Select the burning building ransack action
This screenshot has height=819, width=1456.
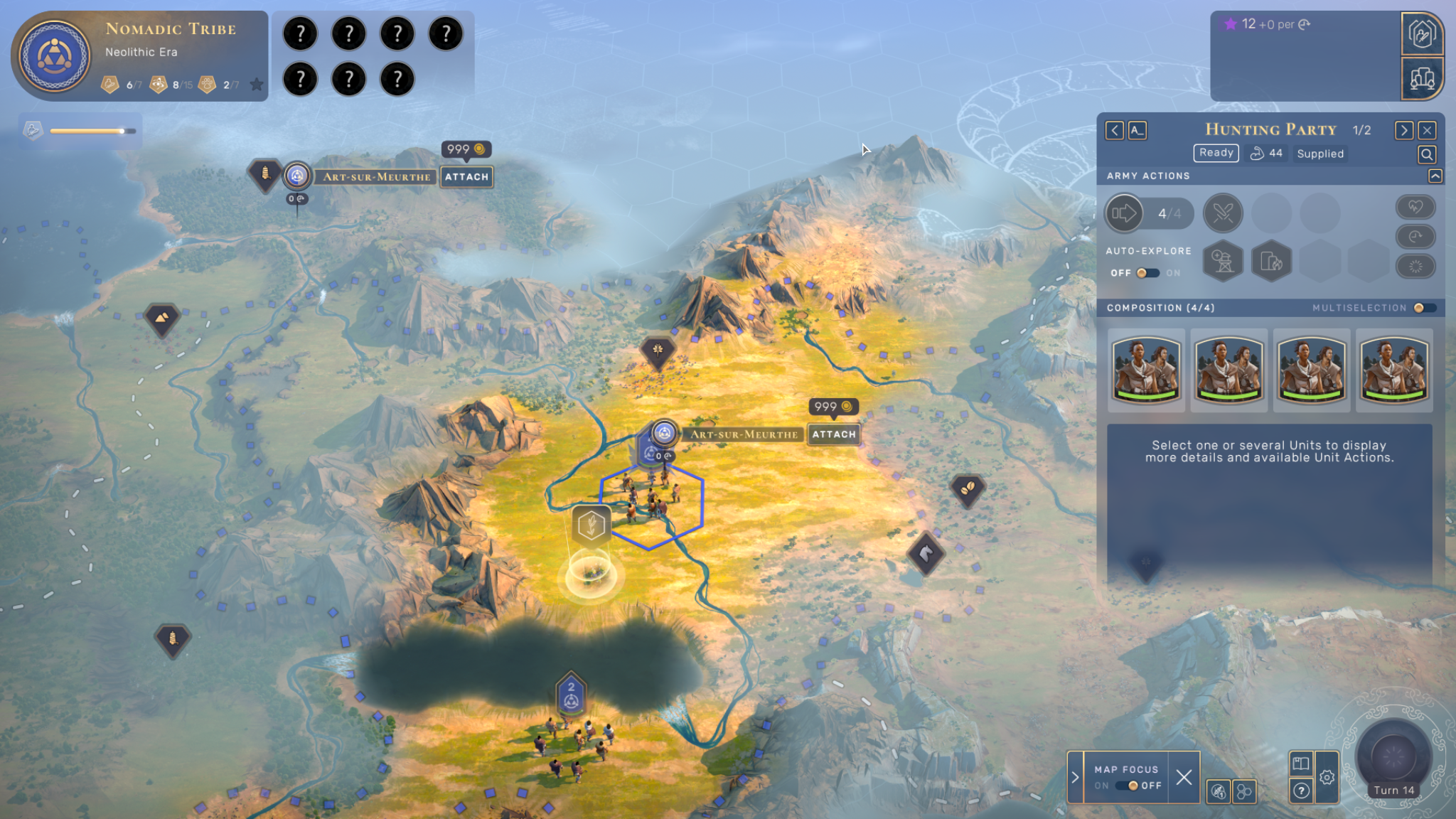tap(1271, 262)
